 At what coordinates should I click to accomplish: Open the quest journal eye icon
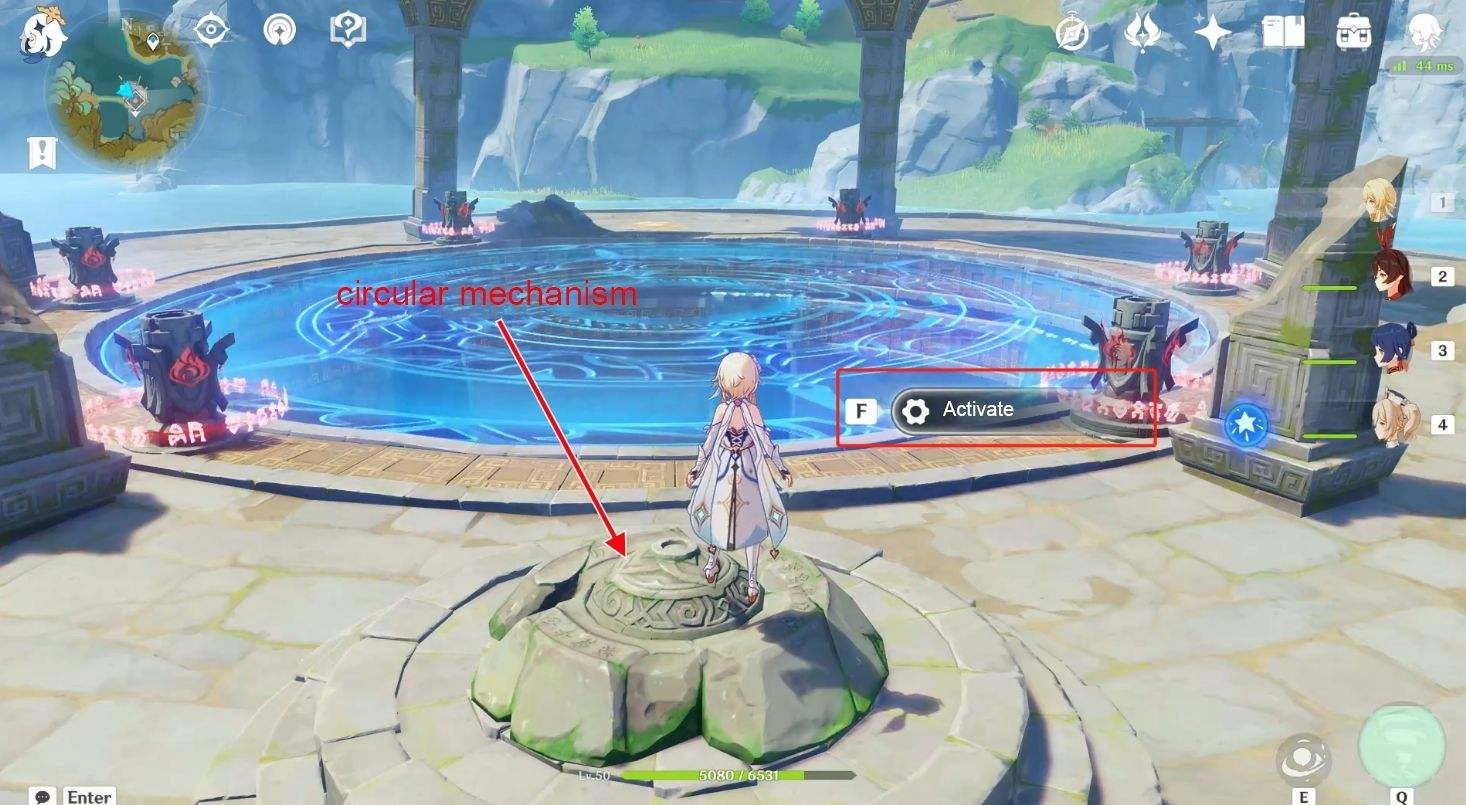coord(209,31)
